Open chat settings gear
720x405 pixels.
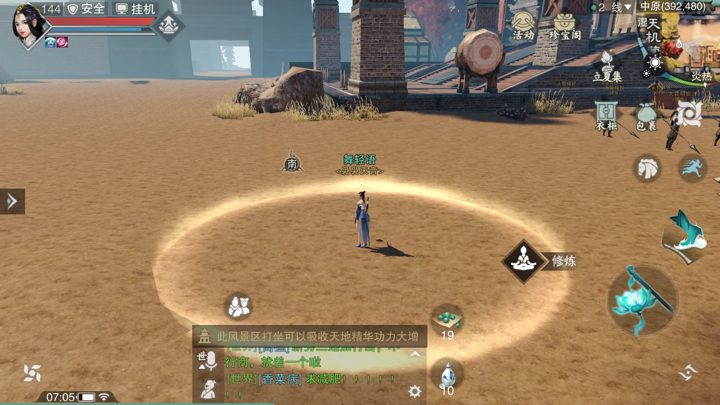pos(415,391)
